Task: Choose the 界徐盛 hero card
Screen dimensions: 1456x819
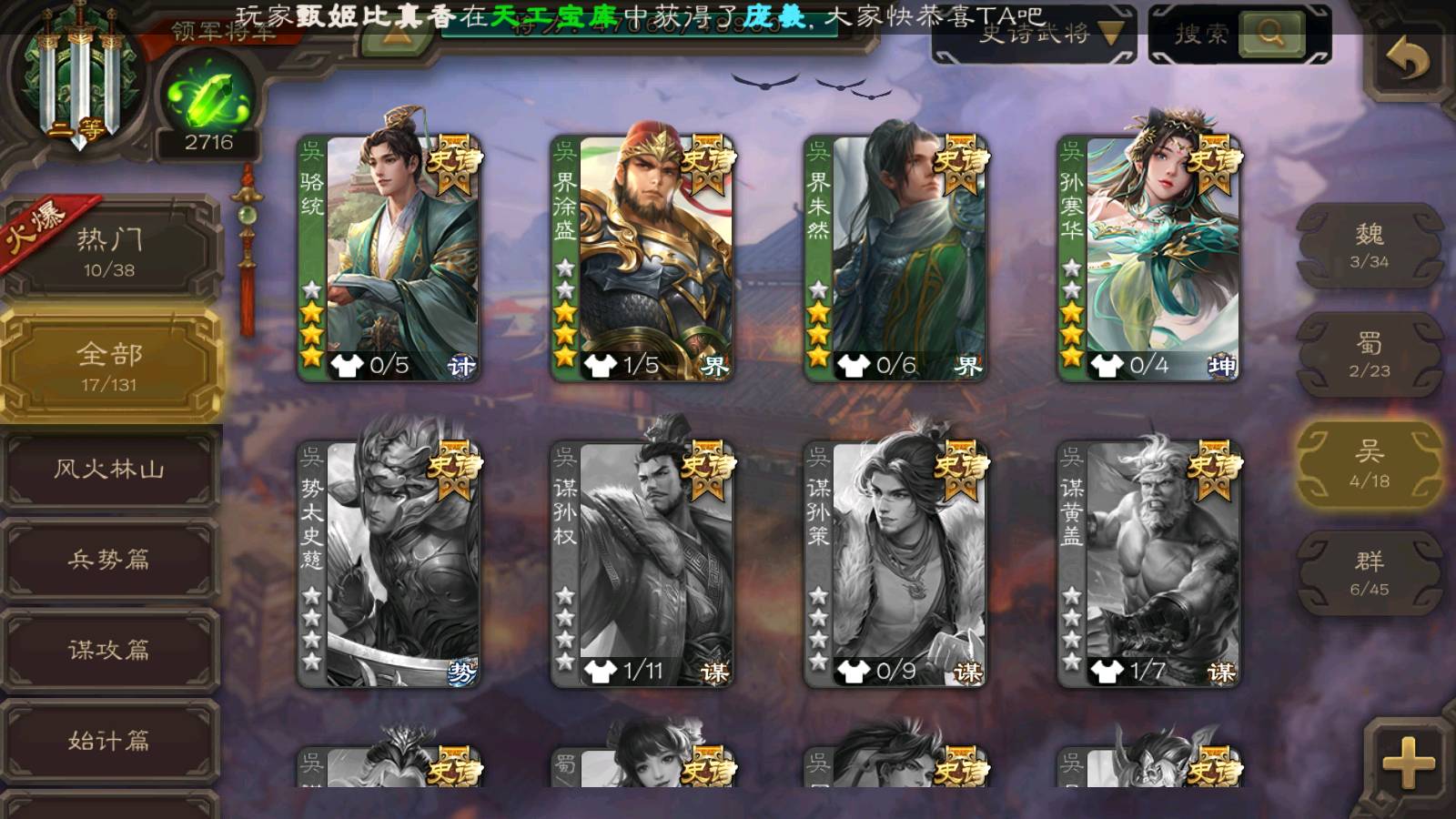Action: point(642,258)
